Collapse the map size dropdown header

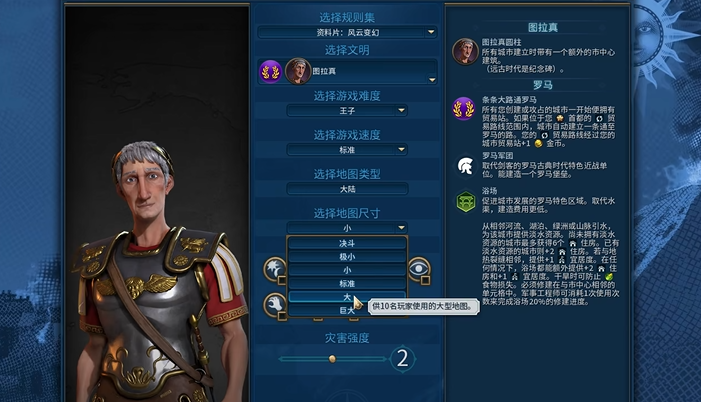(x=347, y=227)
